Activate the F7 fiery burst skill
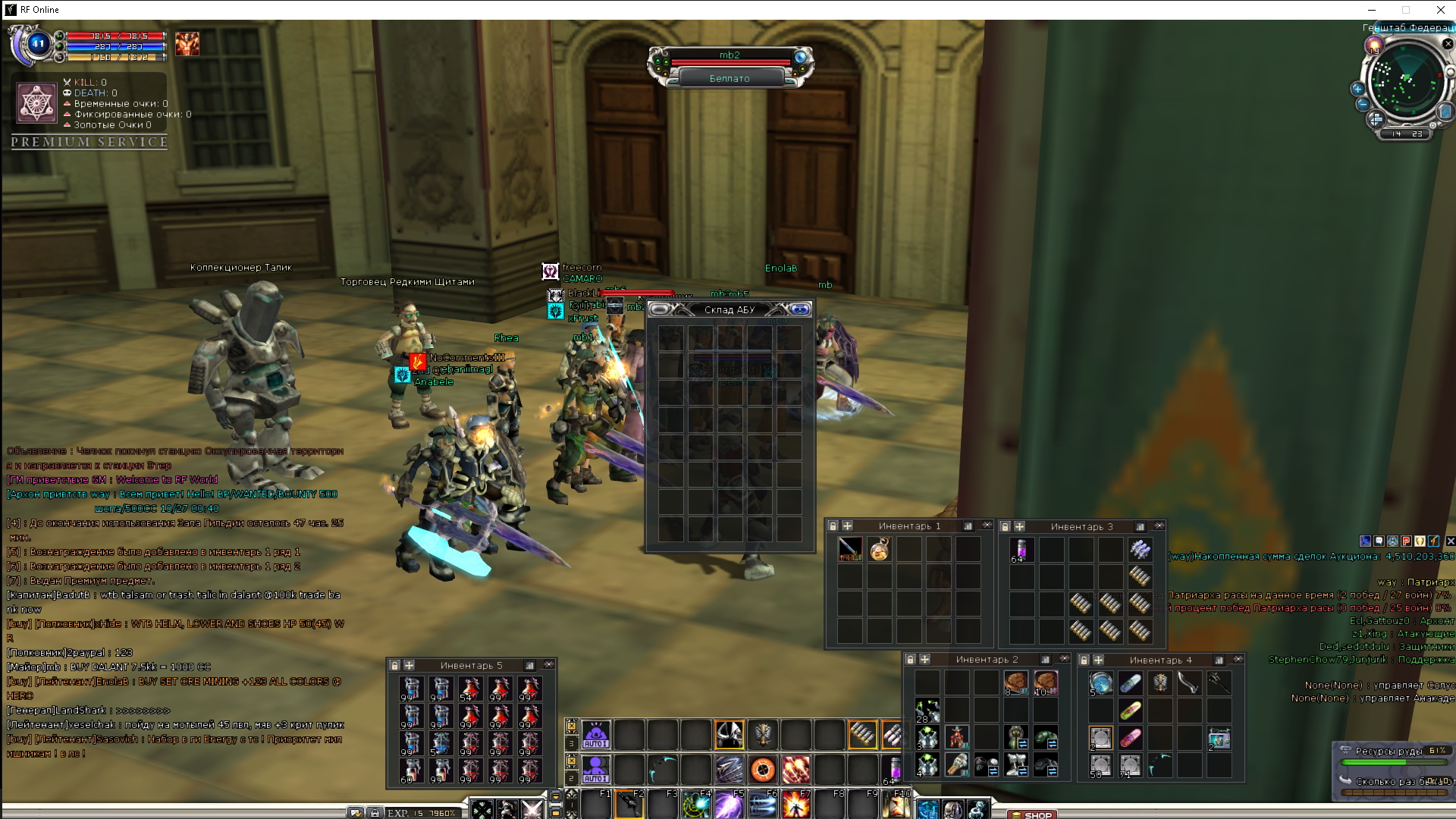This screenshot has width=1456, height=819. coord(795,805)
